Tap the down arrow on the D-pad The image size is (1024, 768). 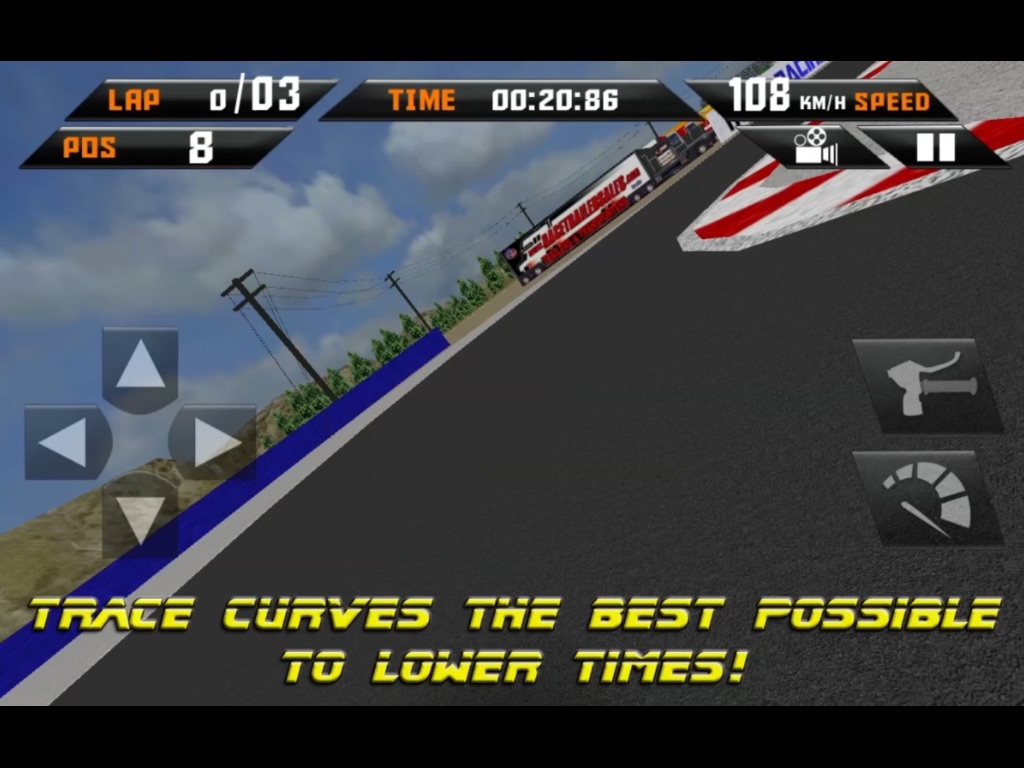coord(140,514)
